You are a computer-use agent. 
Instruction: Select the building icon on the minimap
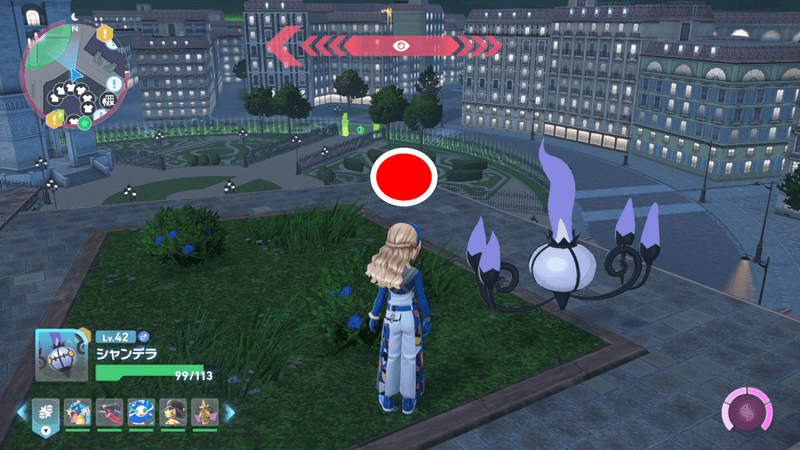point(108,100)
